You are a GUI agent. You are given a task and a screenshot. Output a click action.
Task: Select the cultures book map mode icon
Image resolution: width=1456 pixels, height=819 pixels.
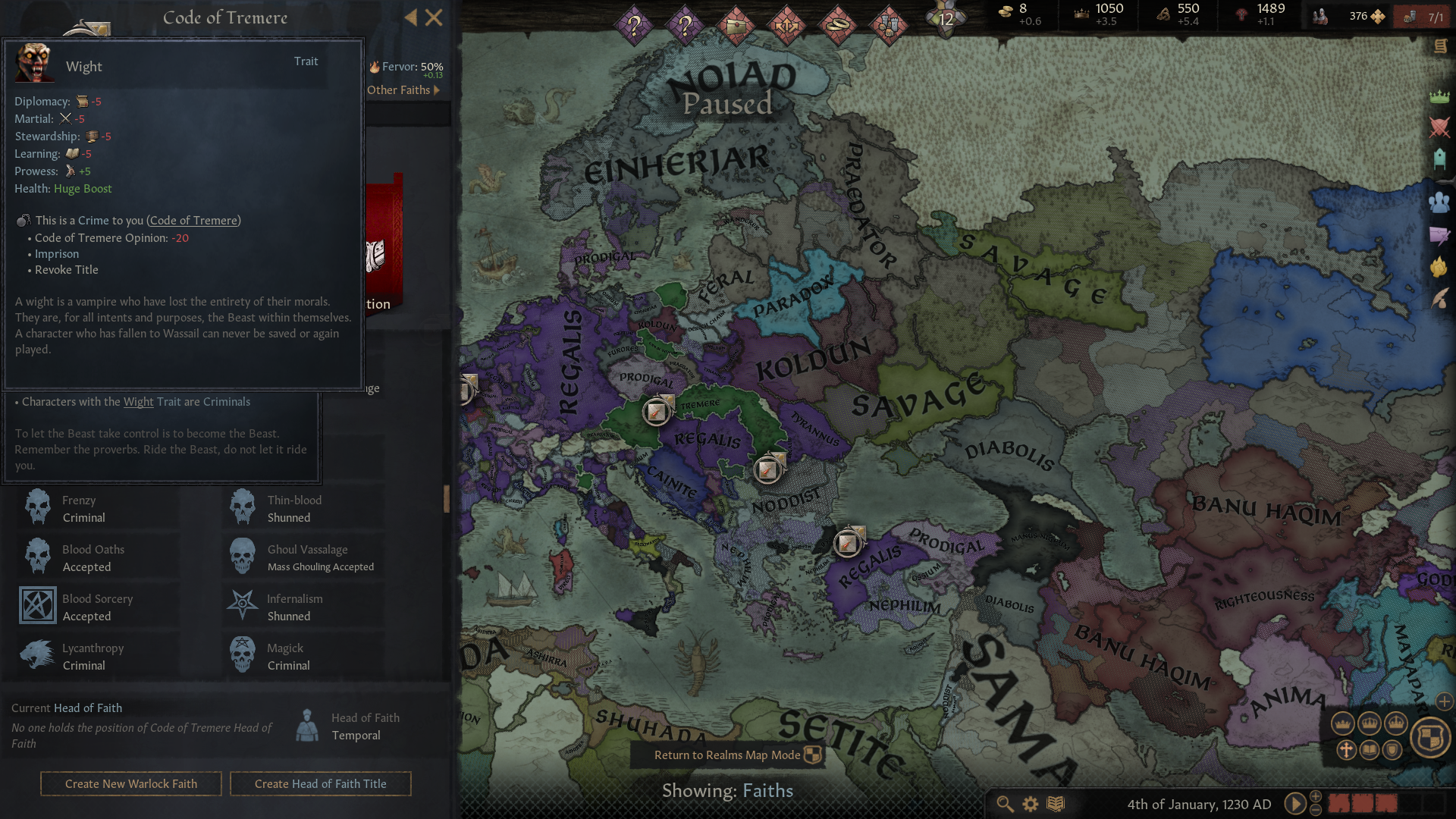(x=1370, y=750)
